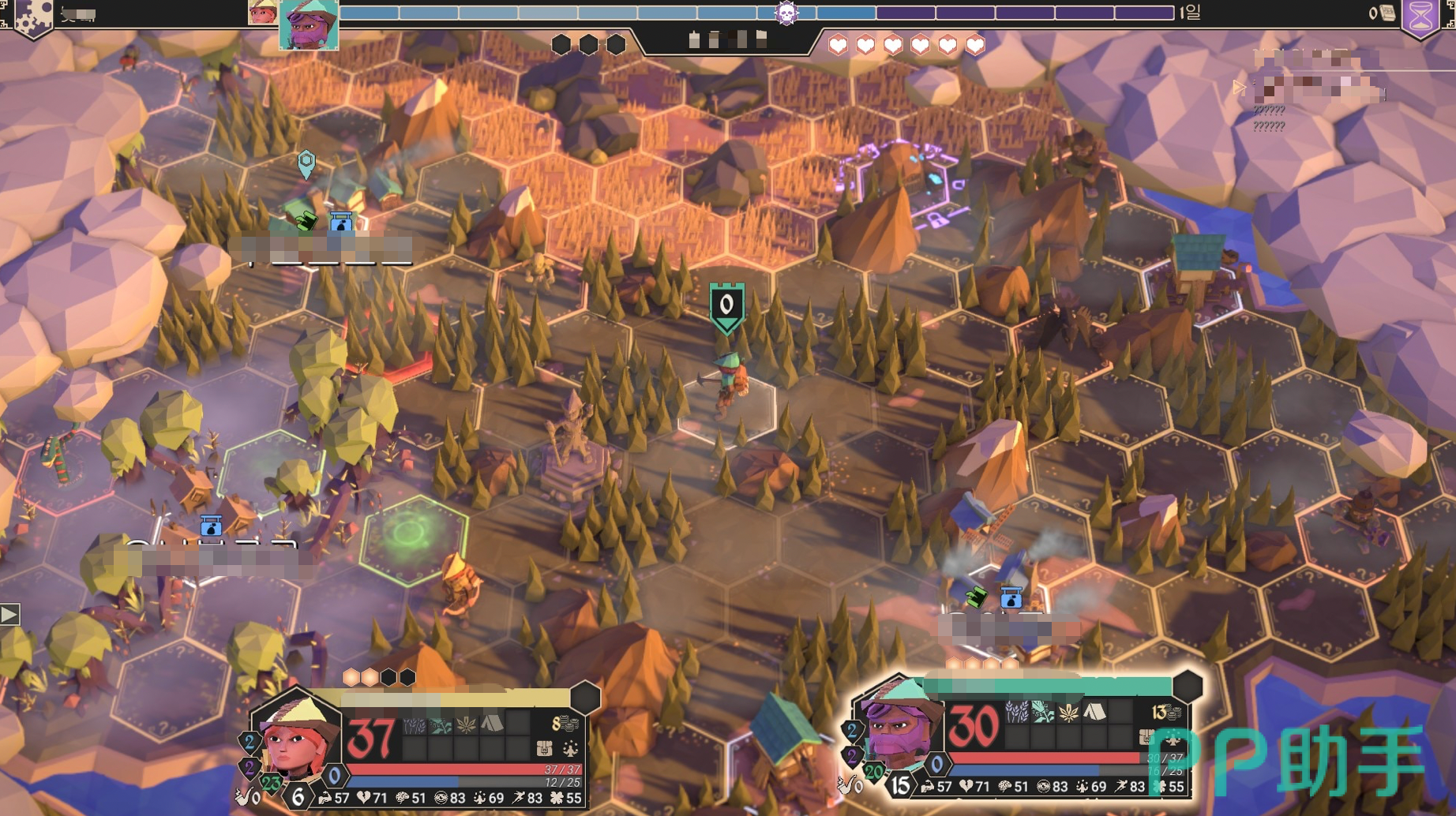Expand the side panel arrow tab
Image resolution: width=1456 pixels, height=816 pixels.
tap(9, 614)
